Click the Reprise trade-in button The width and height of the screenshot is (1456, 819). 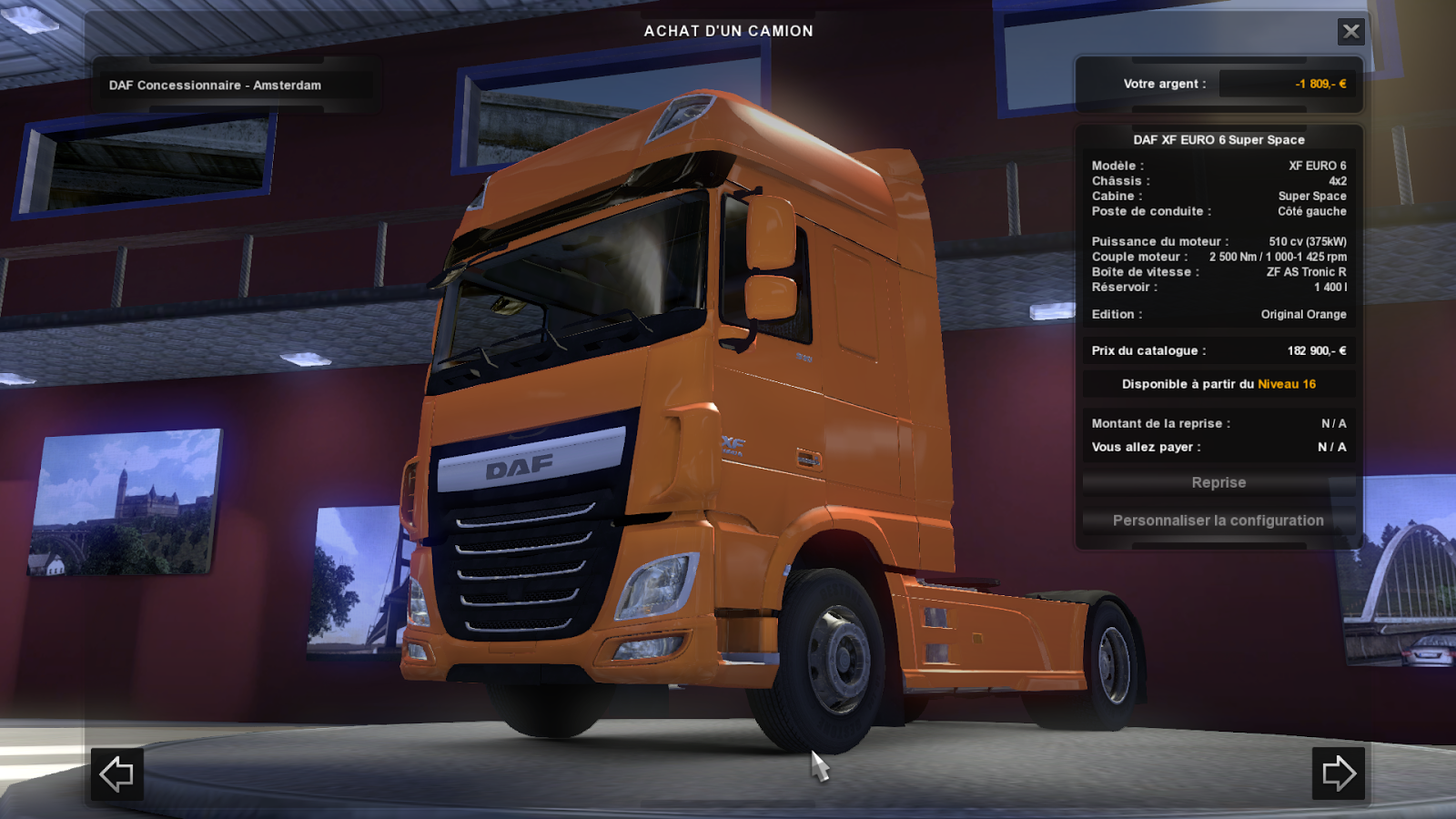[1218, 483]
